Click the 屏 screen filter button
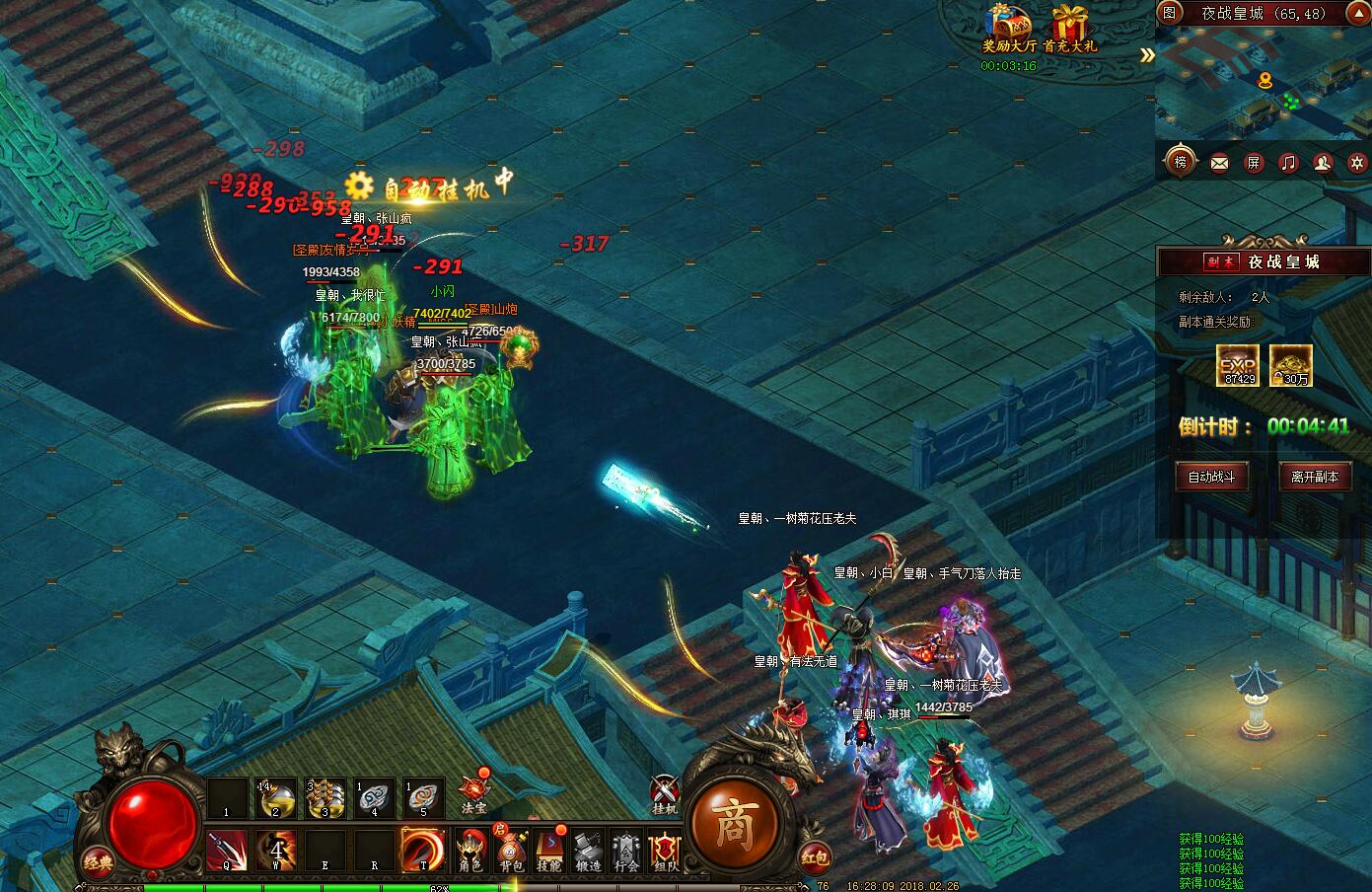 pyautogui.click(x=1254, y=163)
